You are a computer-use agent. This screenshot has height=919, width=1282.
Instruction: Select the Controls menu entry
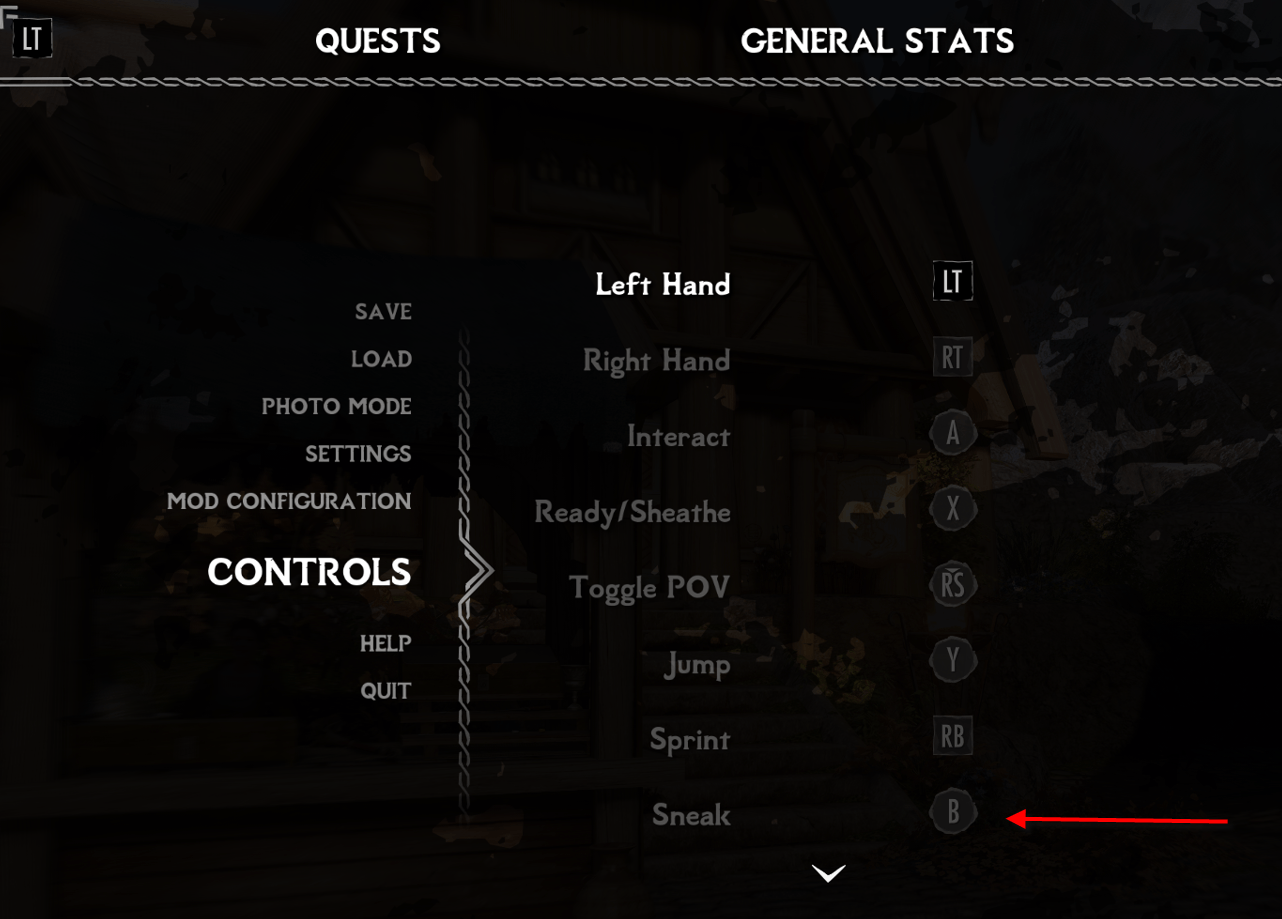pyautogui.click(x=309, y=572)
